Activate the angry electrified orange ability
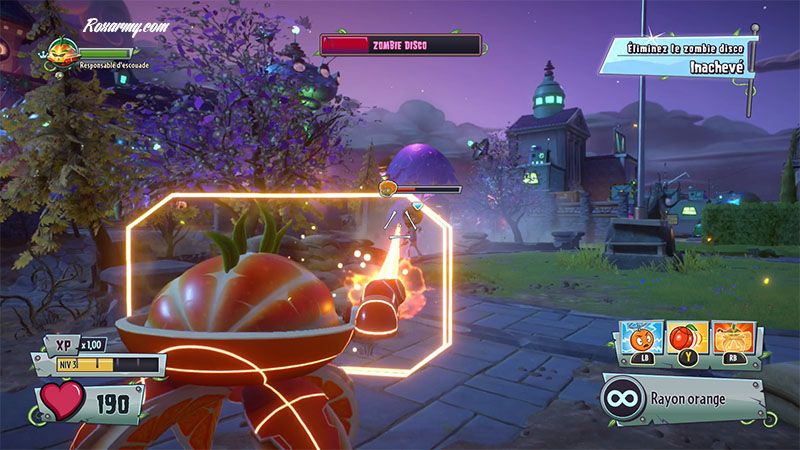This screenshot has width=800, height=450. point(640,340)
